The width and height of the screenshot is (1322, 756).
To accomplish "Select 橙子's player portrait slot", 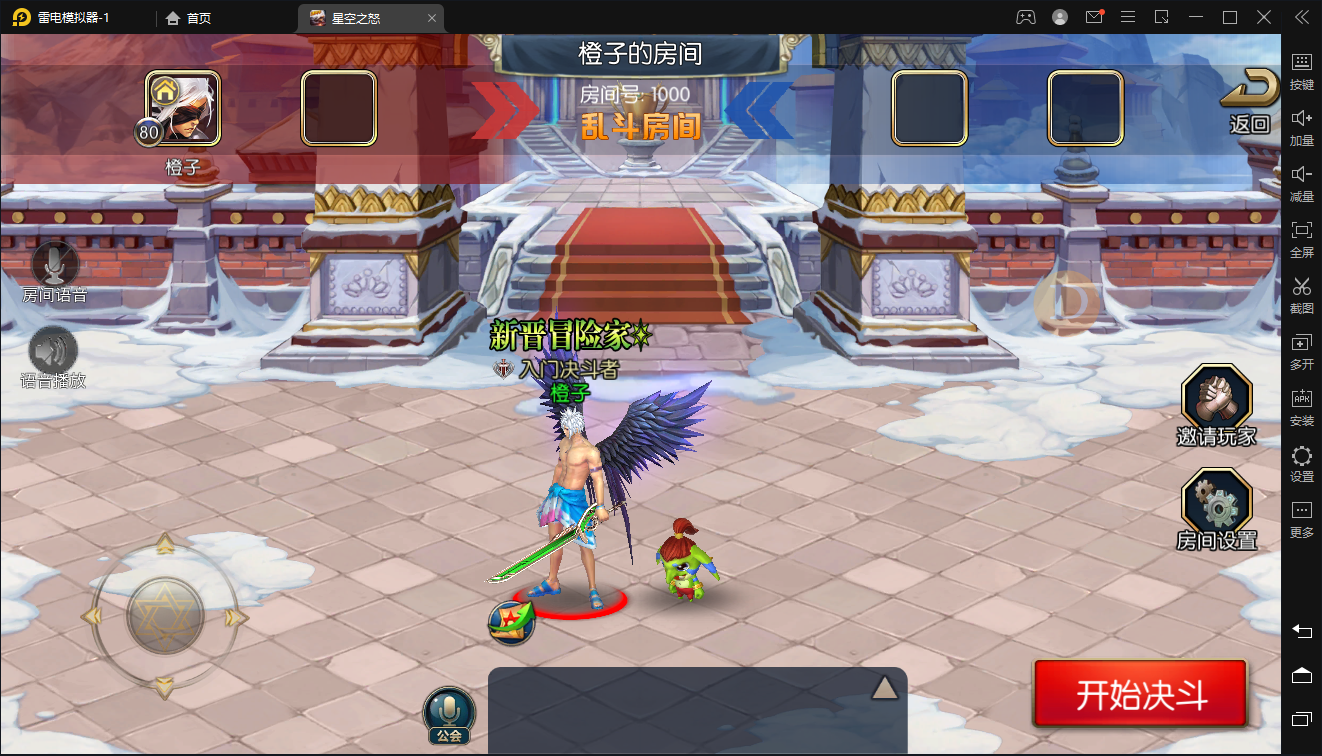I will pyautogui.click(x=184, y=108).
